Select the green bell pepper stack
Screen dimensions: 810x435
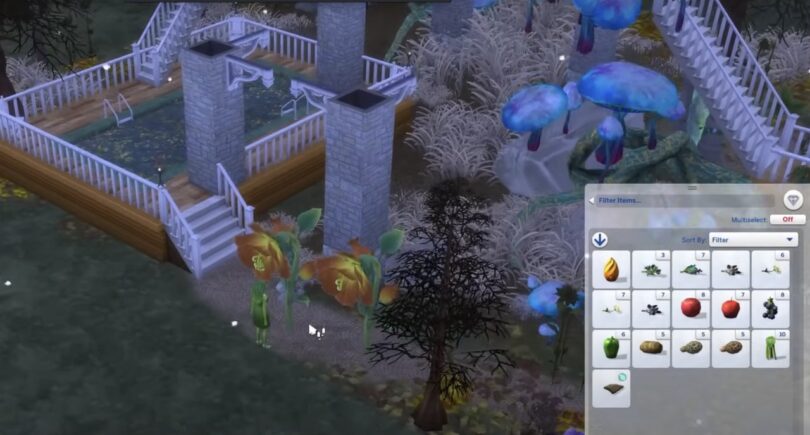[x=611, y=348]
